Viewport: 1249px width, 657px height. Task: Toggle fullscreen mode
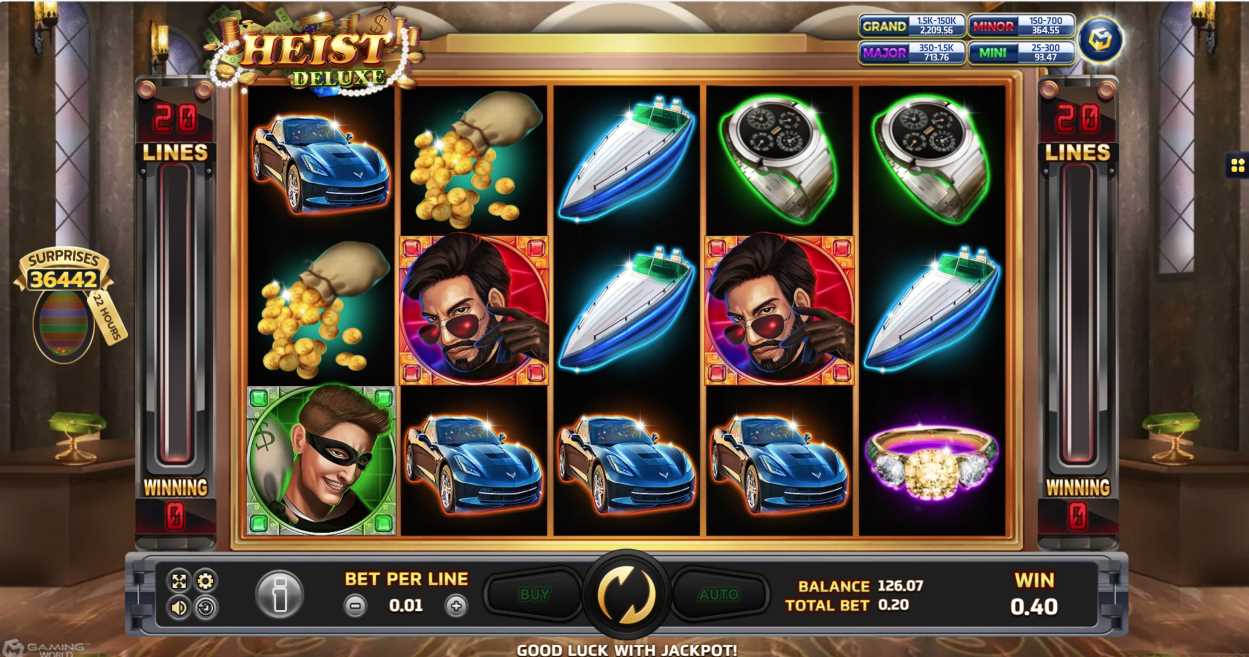click(179, 581)
